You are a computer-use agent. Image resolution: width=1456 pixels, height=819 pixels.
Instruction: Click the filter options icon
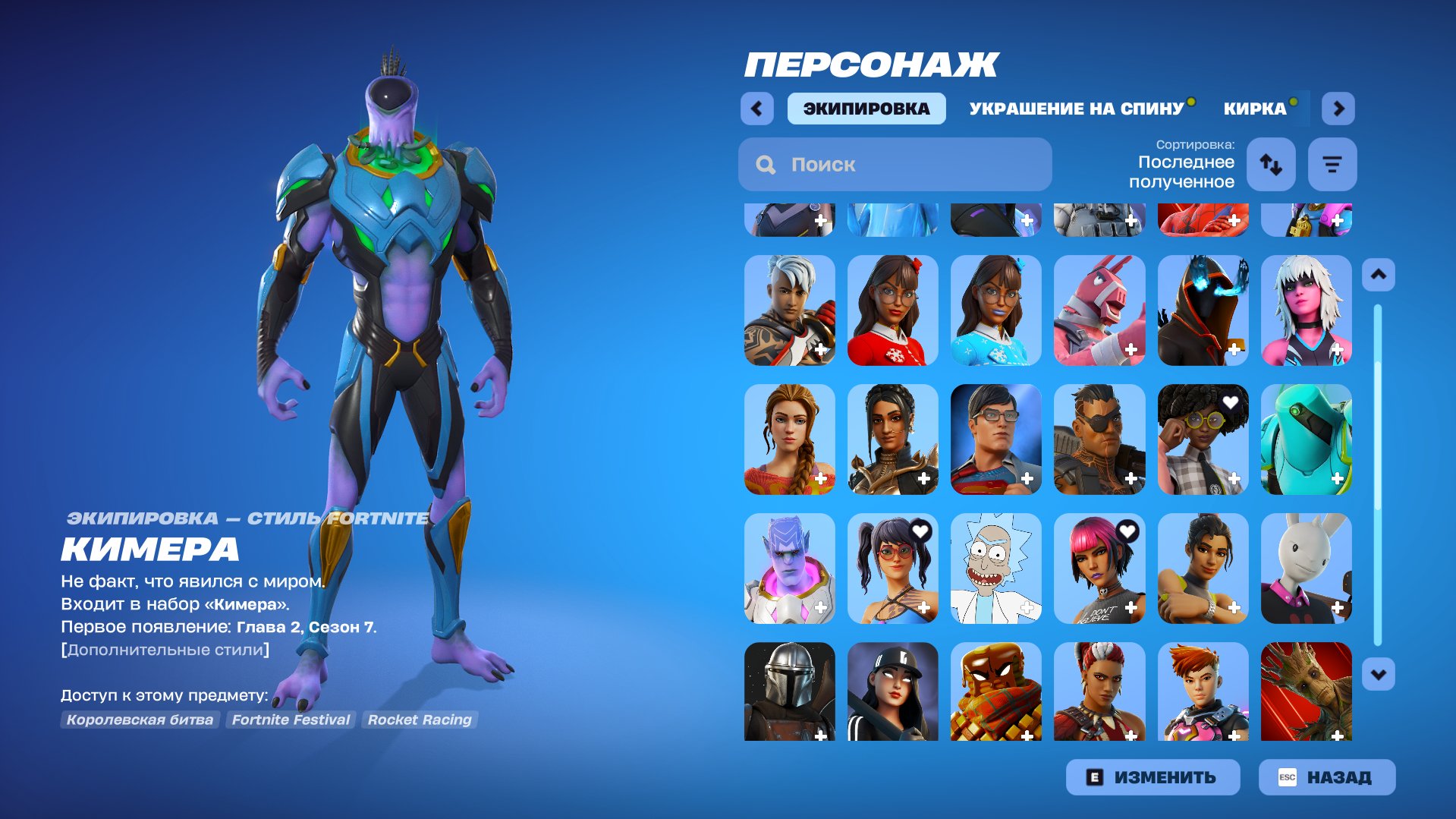[x=1332, y=163]
